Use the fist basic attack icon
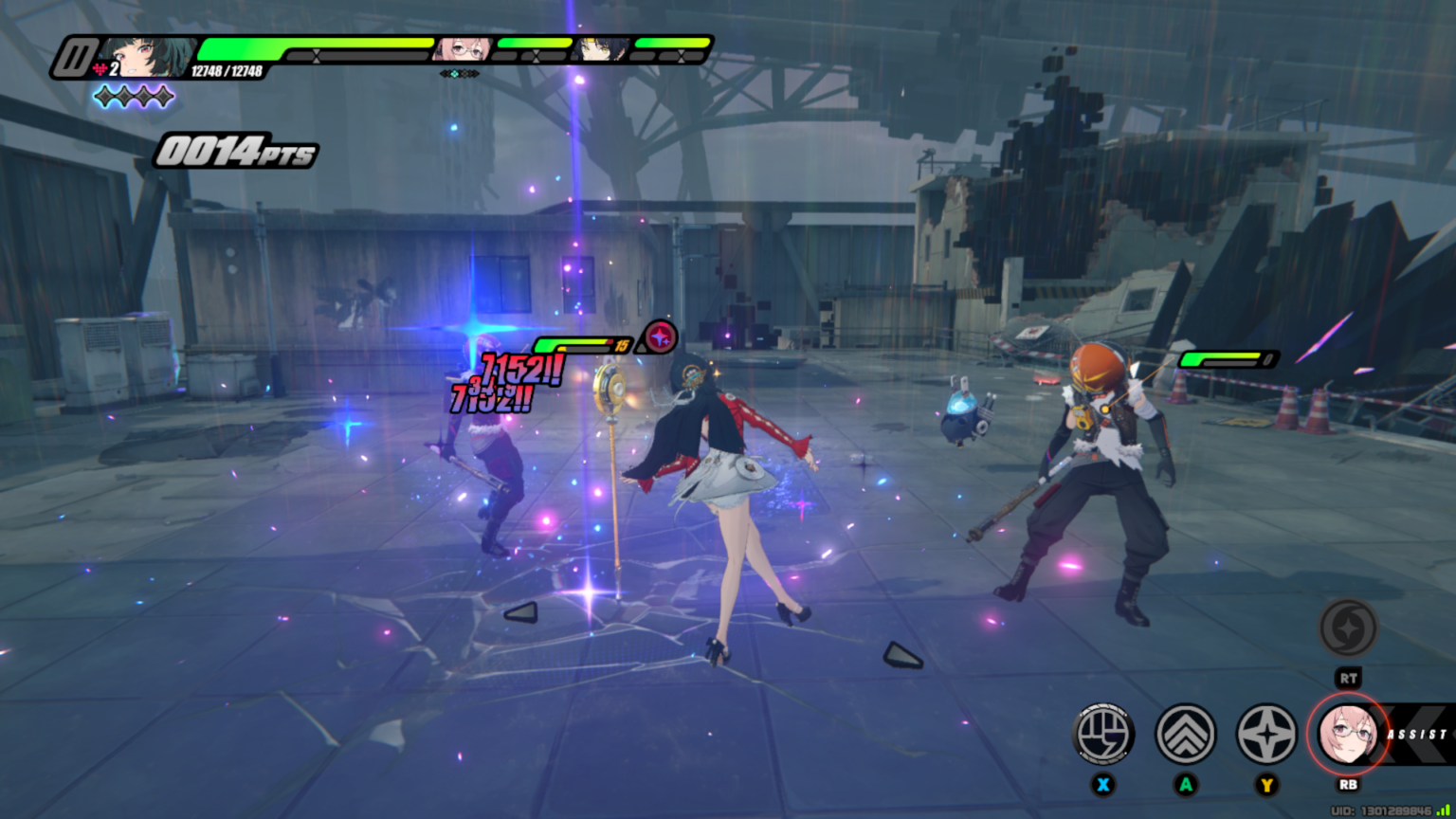 pos(1103,734)
